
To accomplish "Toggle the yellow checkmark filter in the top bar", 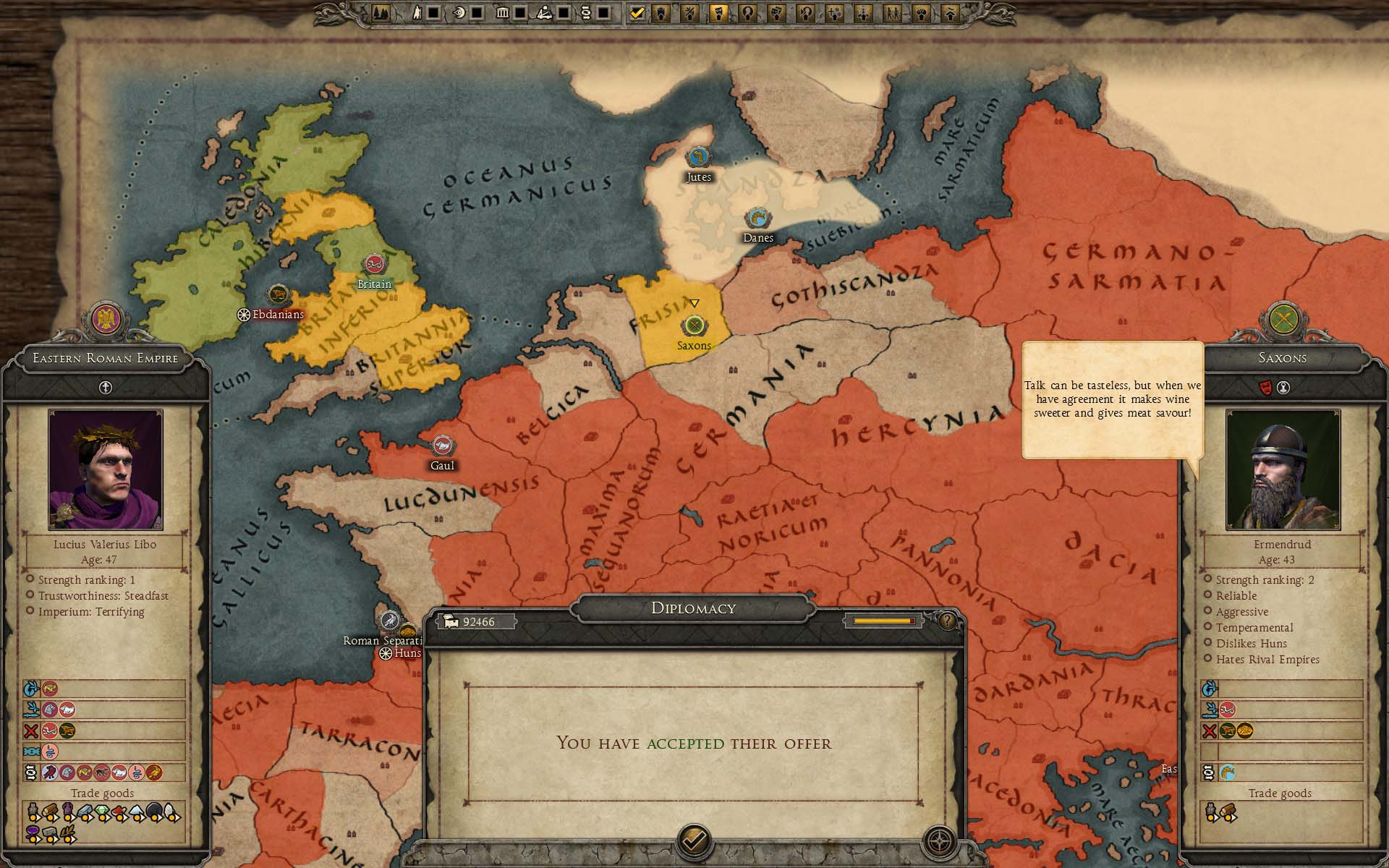I will [x=637, y=12].
